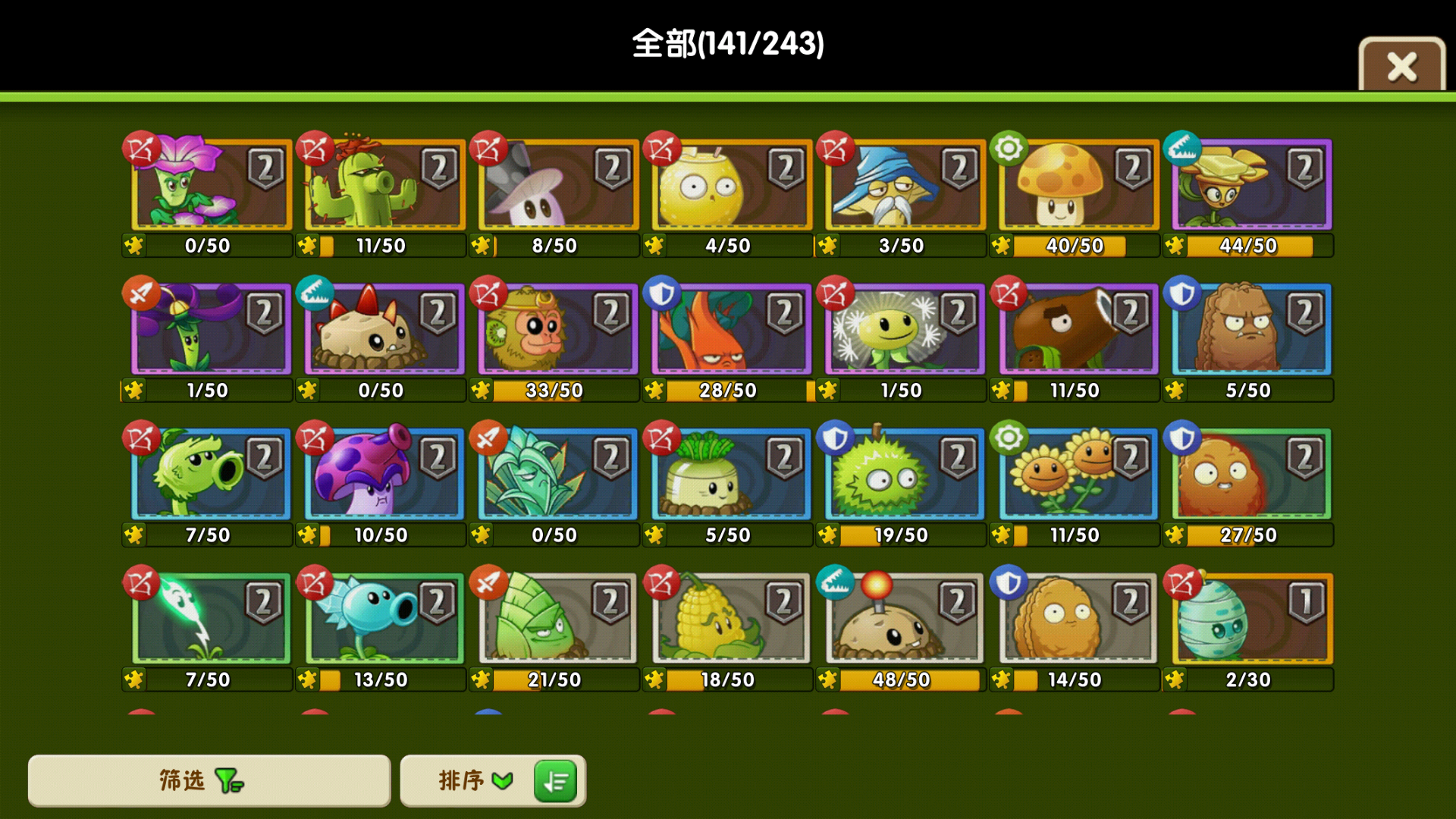Click the ruler badge on the gold flower card
This screenshot has width=1456, height=819.
[x=1181, y=149]
